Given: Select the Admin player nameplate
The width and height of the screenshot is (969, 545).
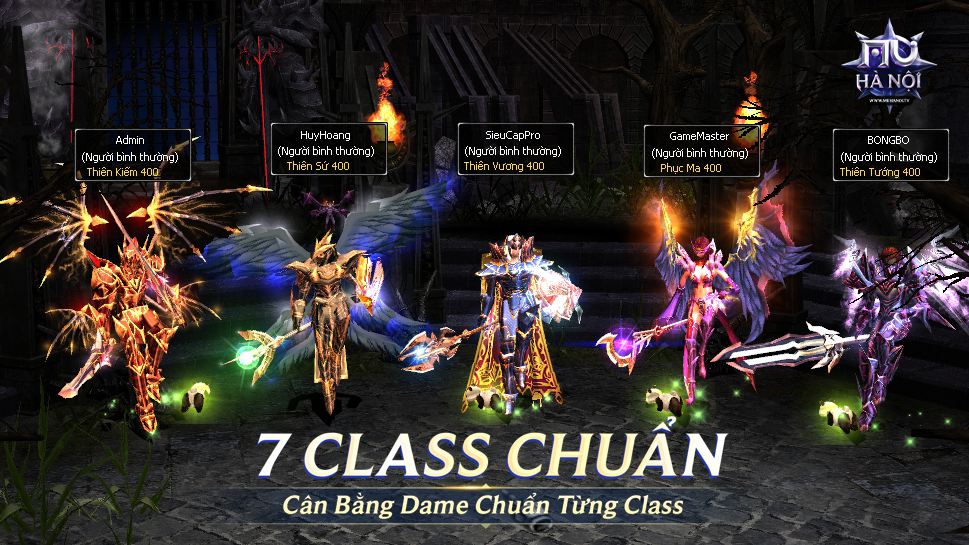Looking at the screenshot, I should pyautogui.click(x=130, y=155).
